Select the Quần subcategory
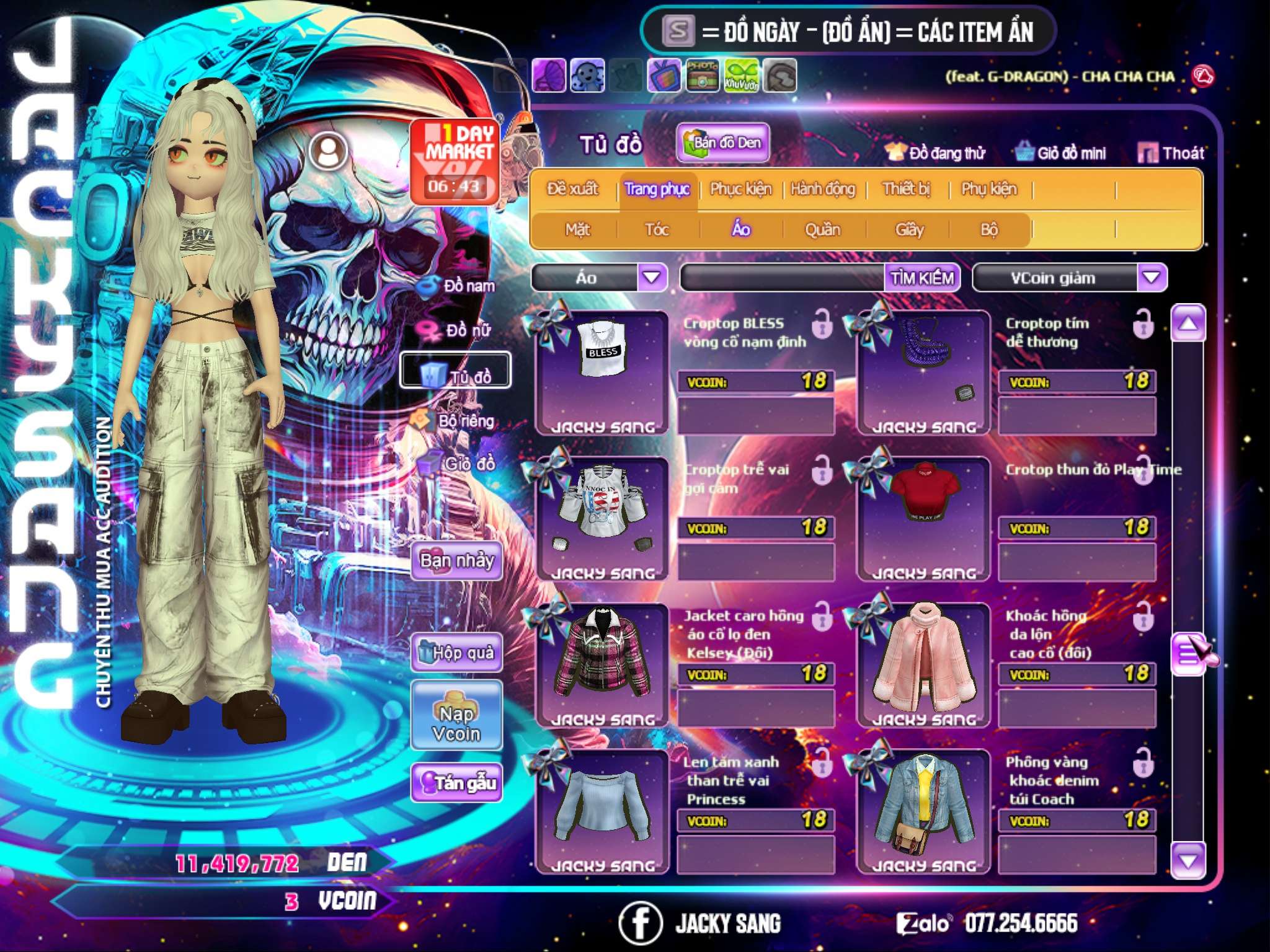1270x952 pixels. tap(822, 230)
